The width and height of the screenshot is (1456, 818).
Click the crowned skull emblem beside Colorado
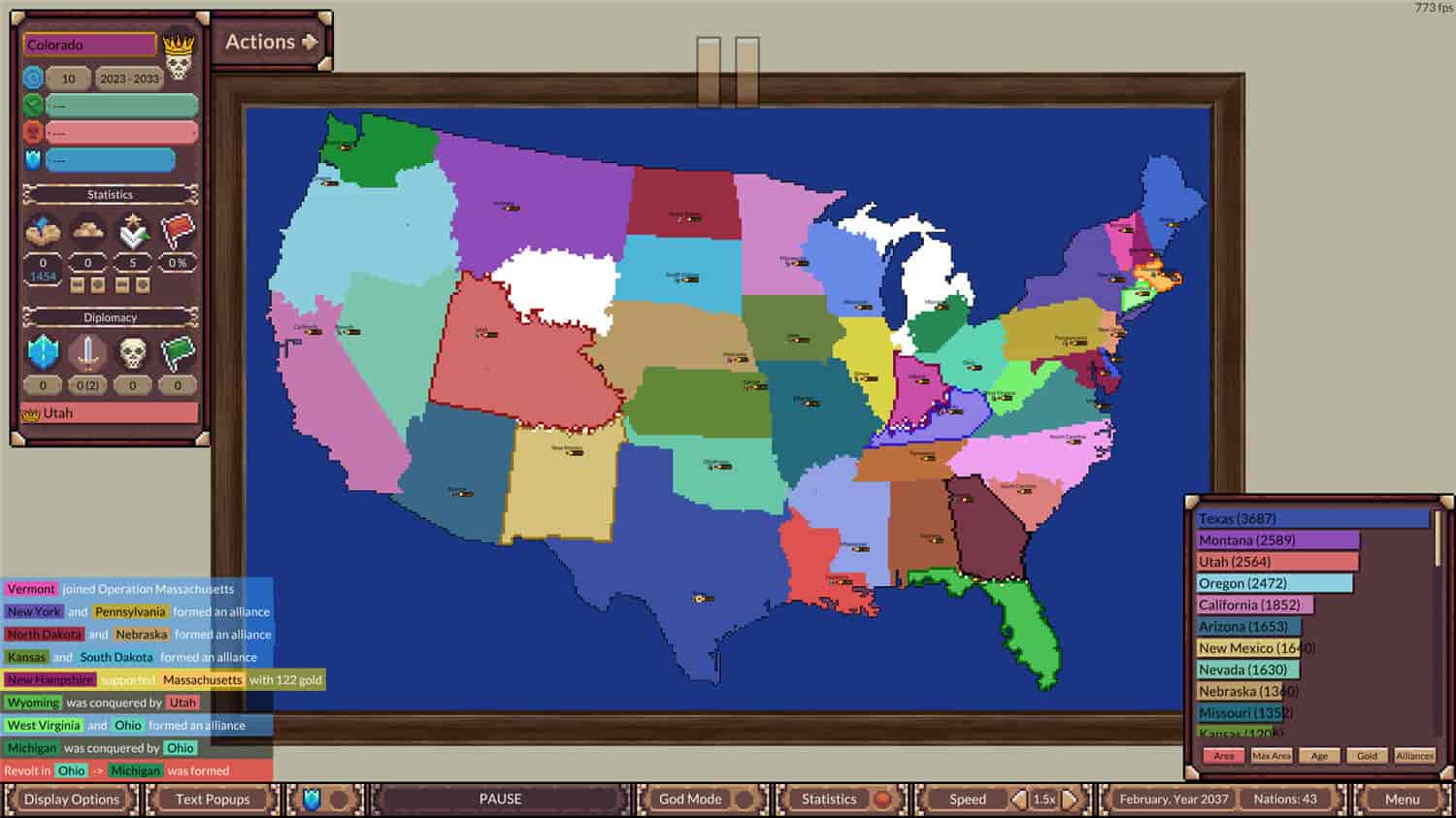pos(180,50)
